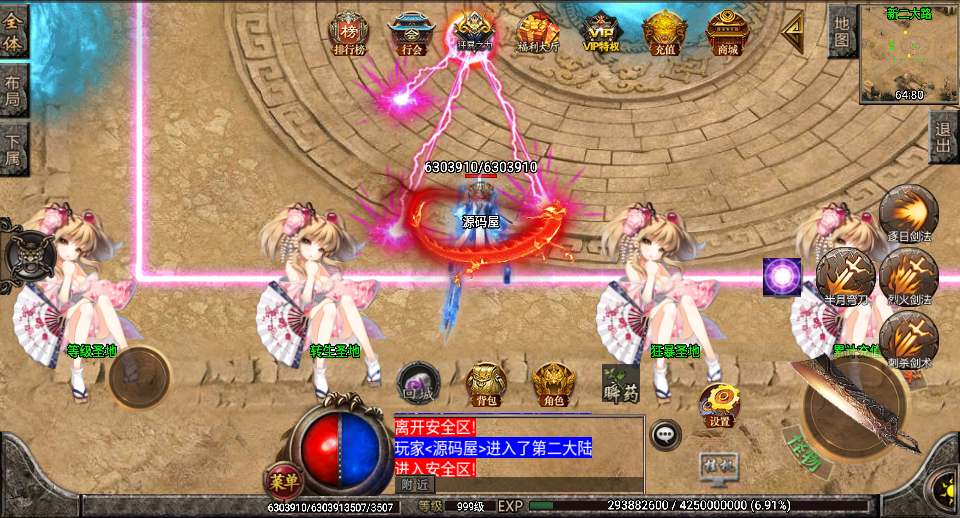Cast the 烈火剑法 skill

pyautogui.click(x=908, y=275)
